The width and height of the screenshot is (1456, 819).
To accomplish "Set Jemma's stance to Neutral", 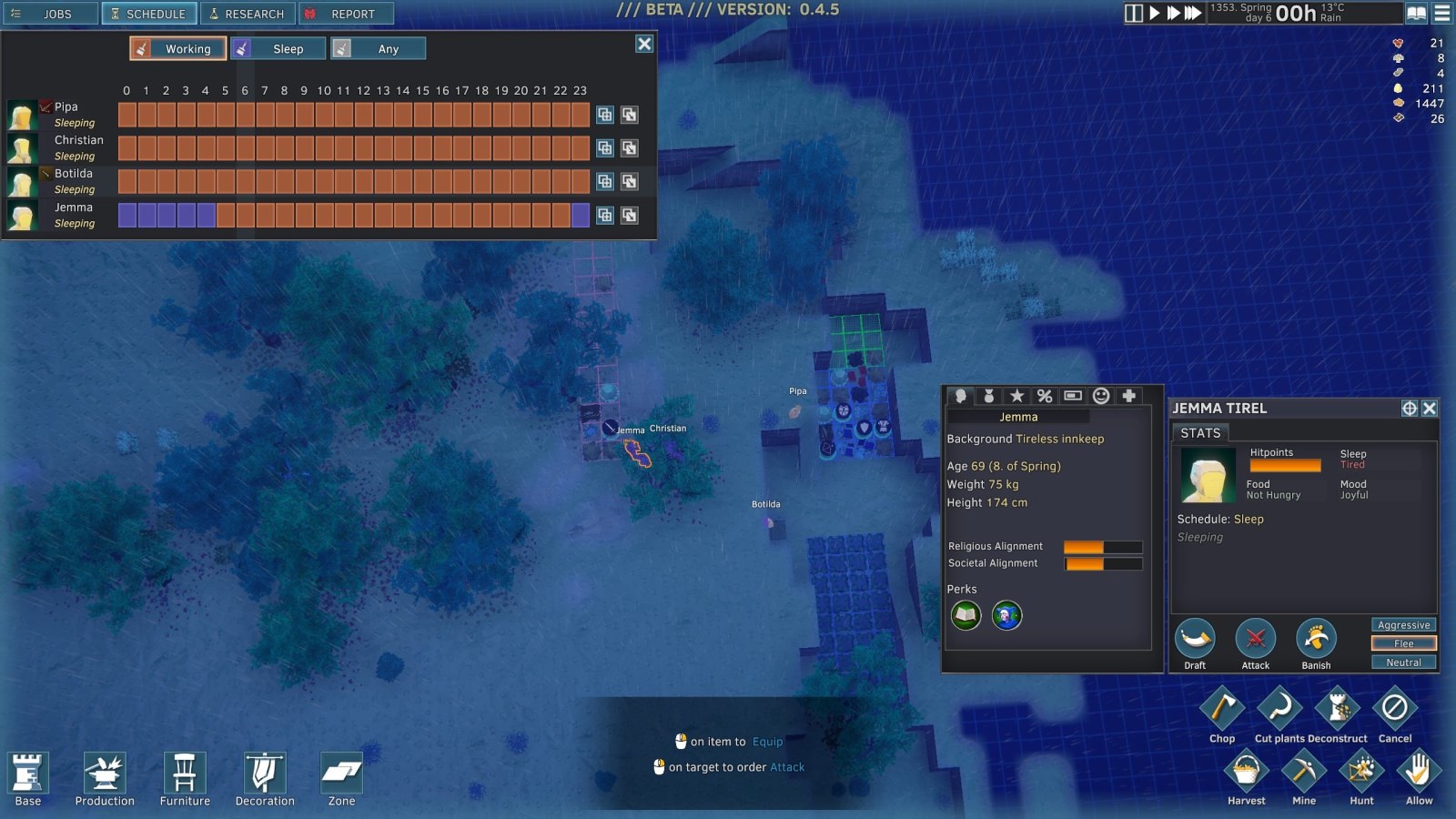I will (x=1403, y=662).
